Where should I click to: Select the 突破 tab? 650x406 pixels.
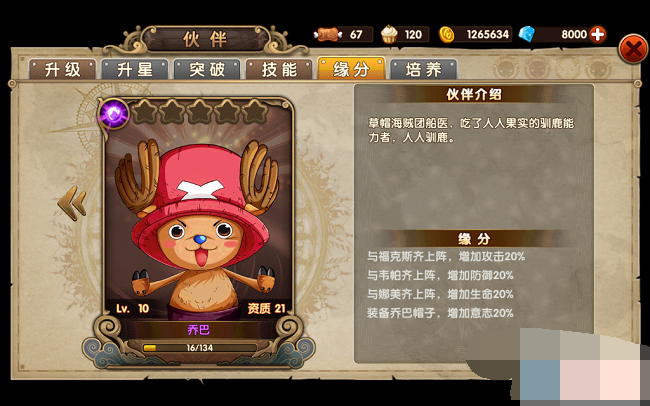click(x=206, y=69)
